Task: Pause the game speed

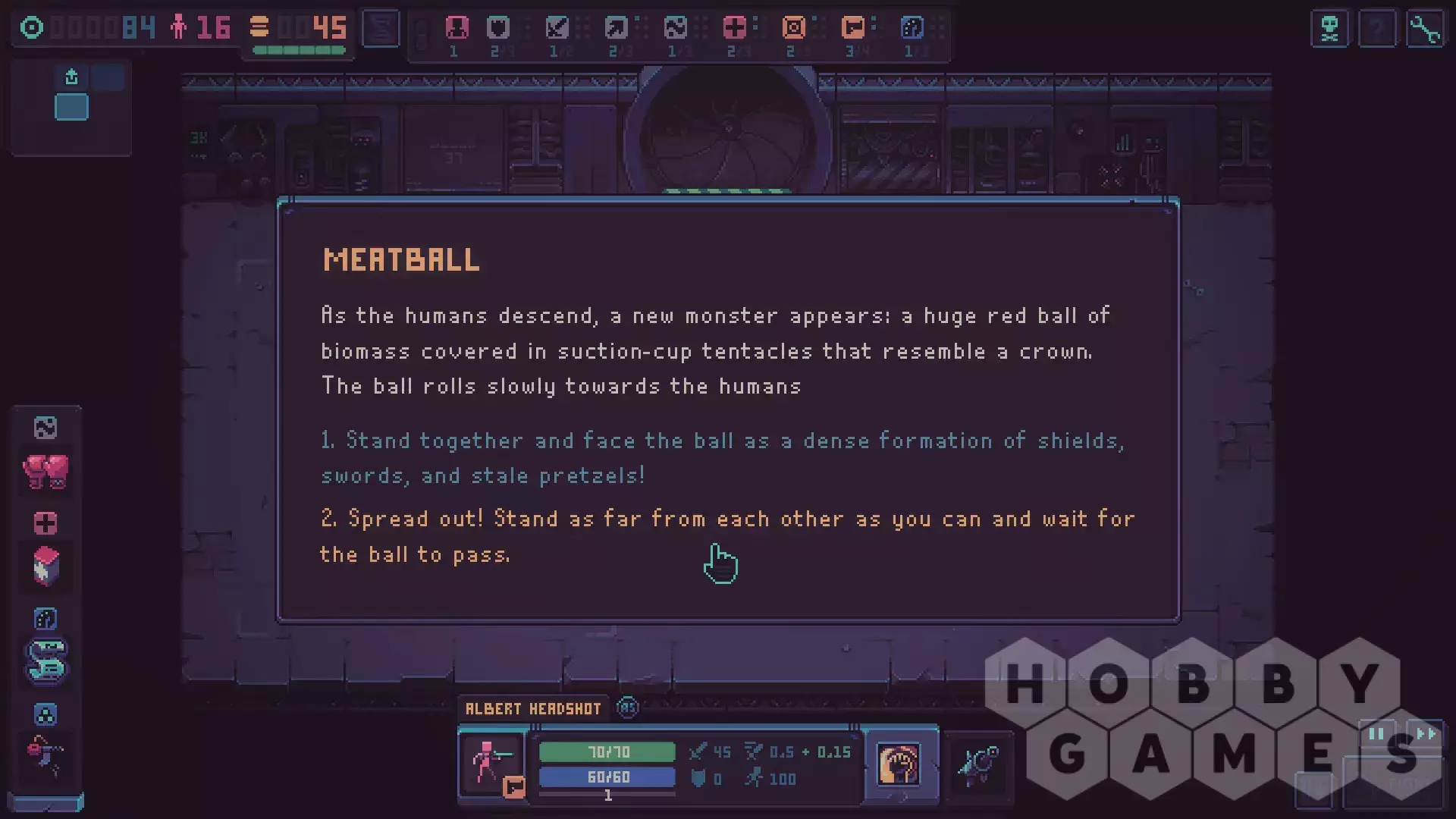Action: coord(1376,734)
